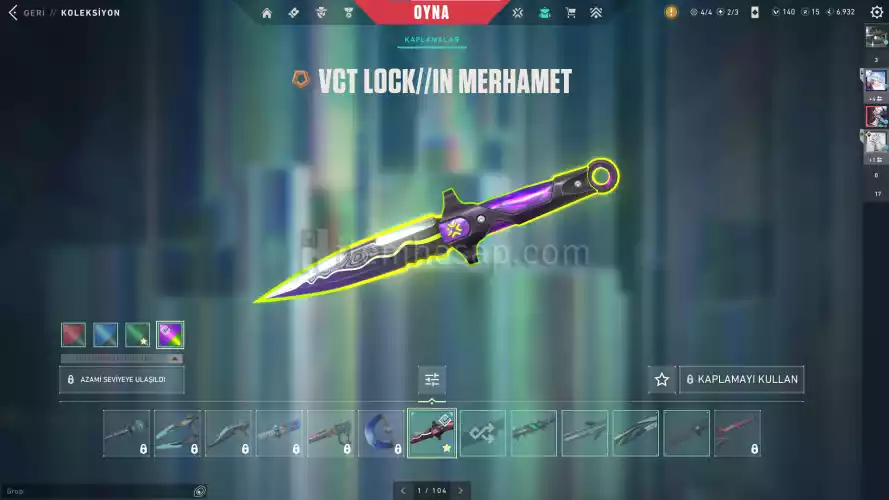Select the purple rainbow variant swatch
The image size is (889, 500).
pyautogui.click(x=170, y=334)
